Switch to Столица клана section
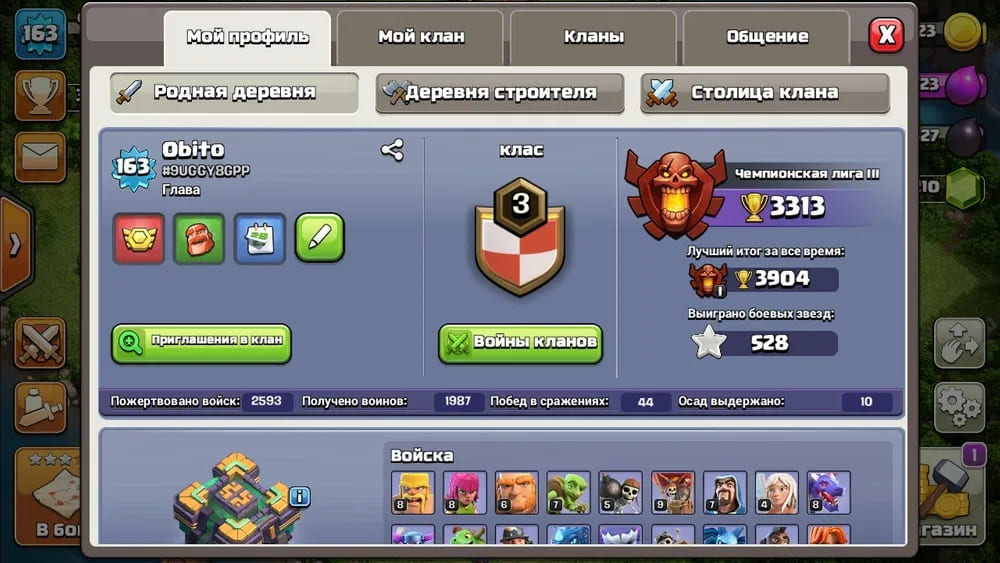Screen dimensions: 1000x563 click(765, 93)
